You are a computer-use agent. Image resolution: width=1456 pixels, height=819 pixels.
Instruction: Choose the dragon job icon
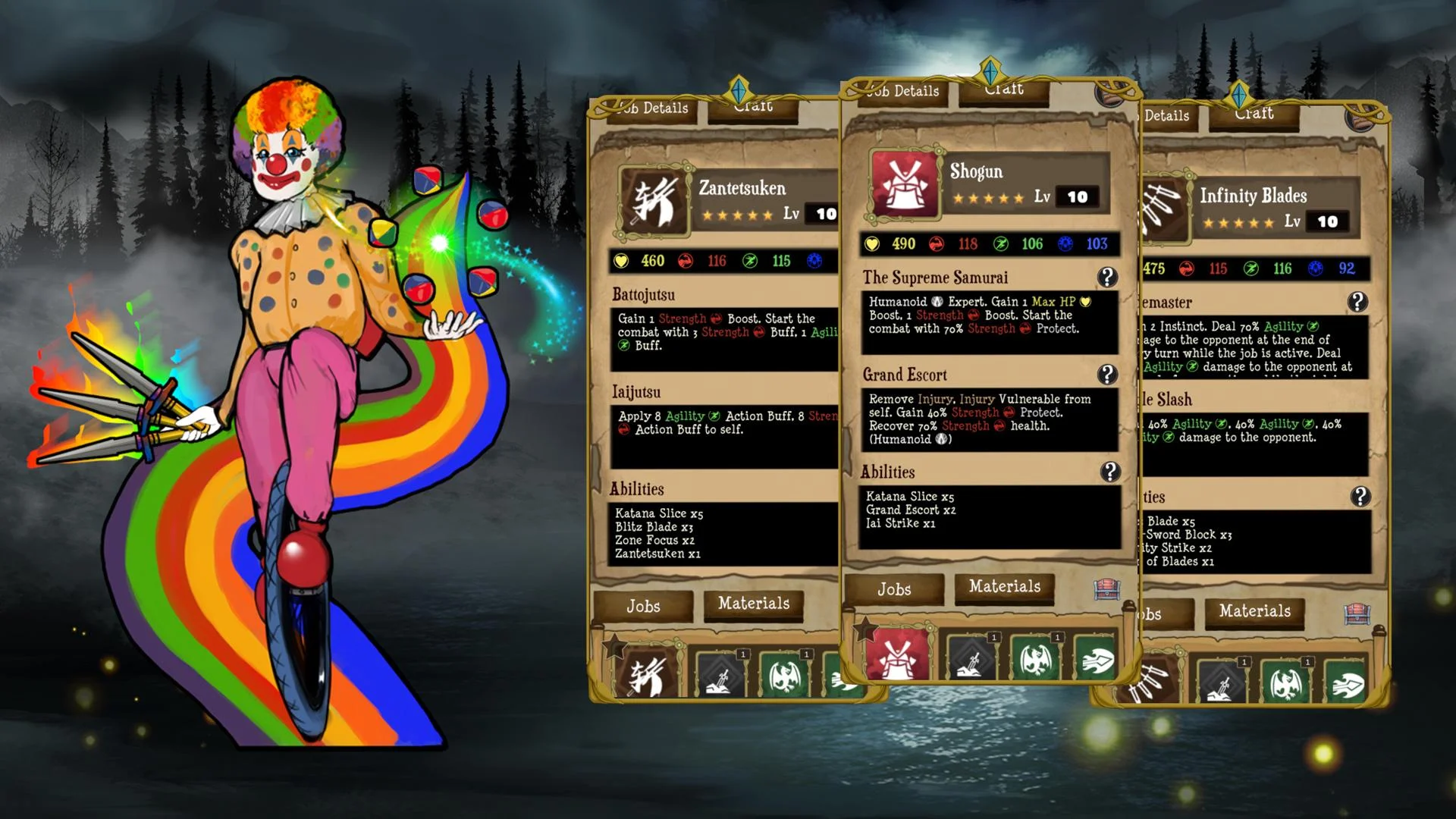pyautogui.click(x=1035, y=659)
